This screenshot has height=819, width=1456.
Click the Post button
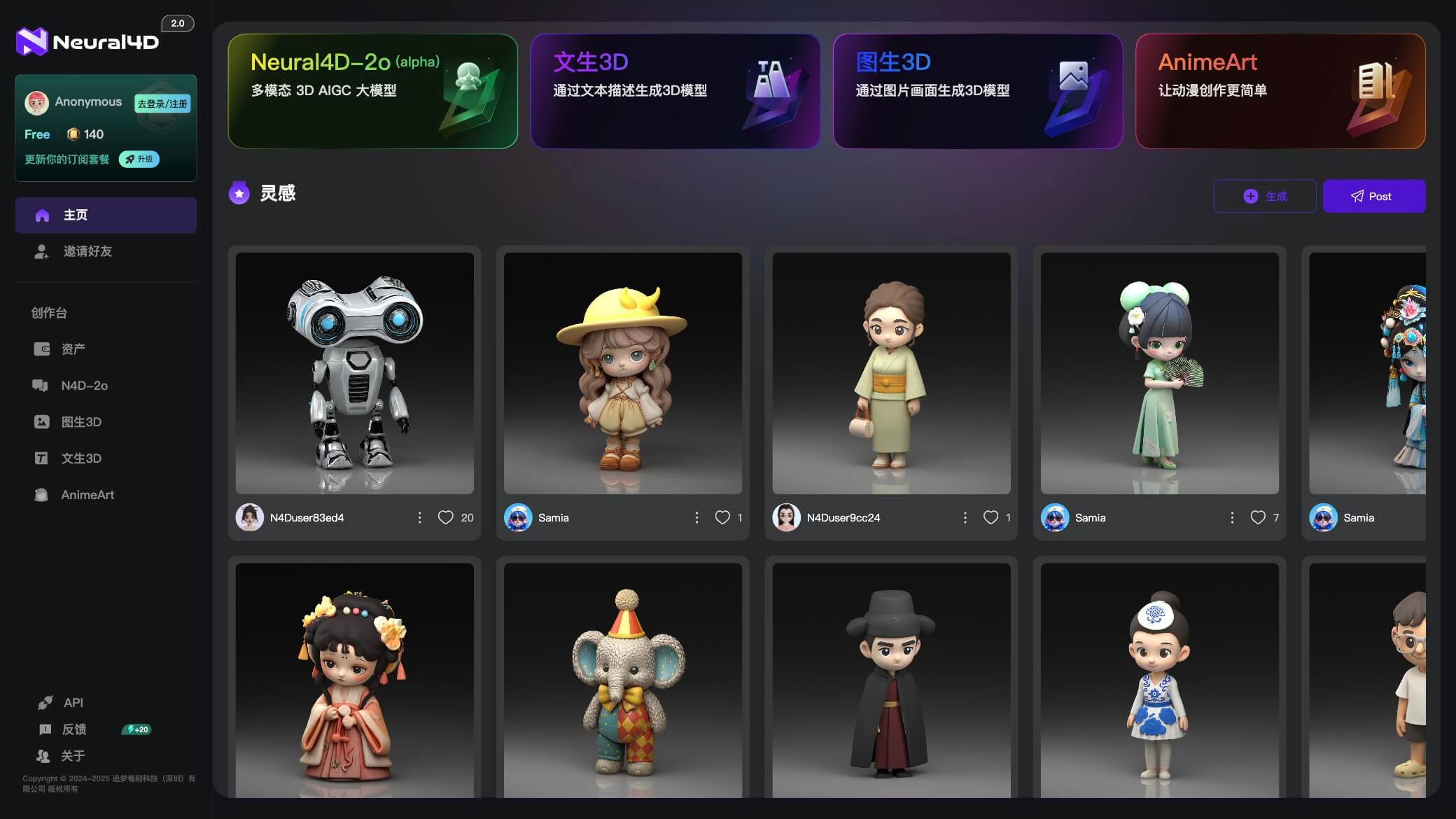click(x=1374, y=196)
